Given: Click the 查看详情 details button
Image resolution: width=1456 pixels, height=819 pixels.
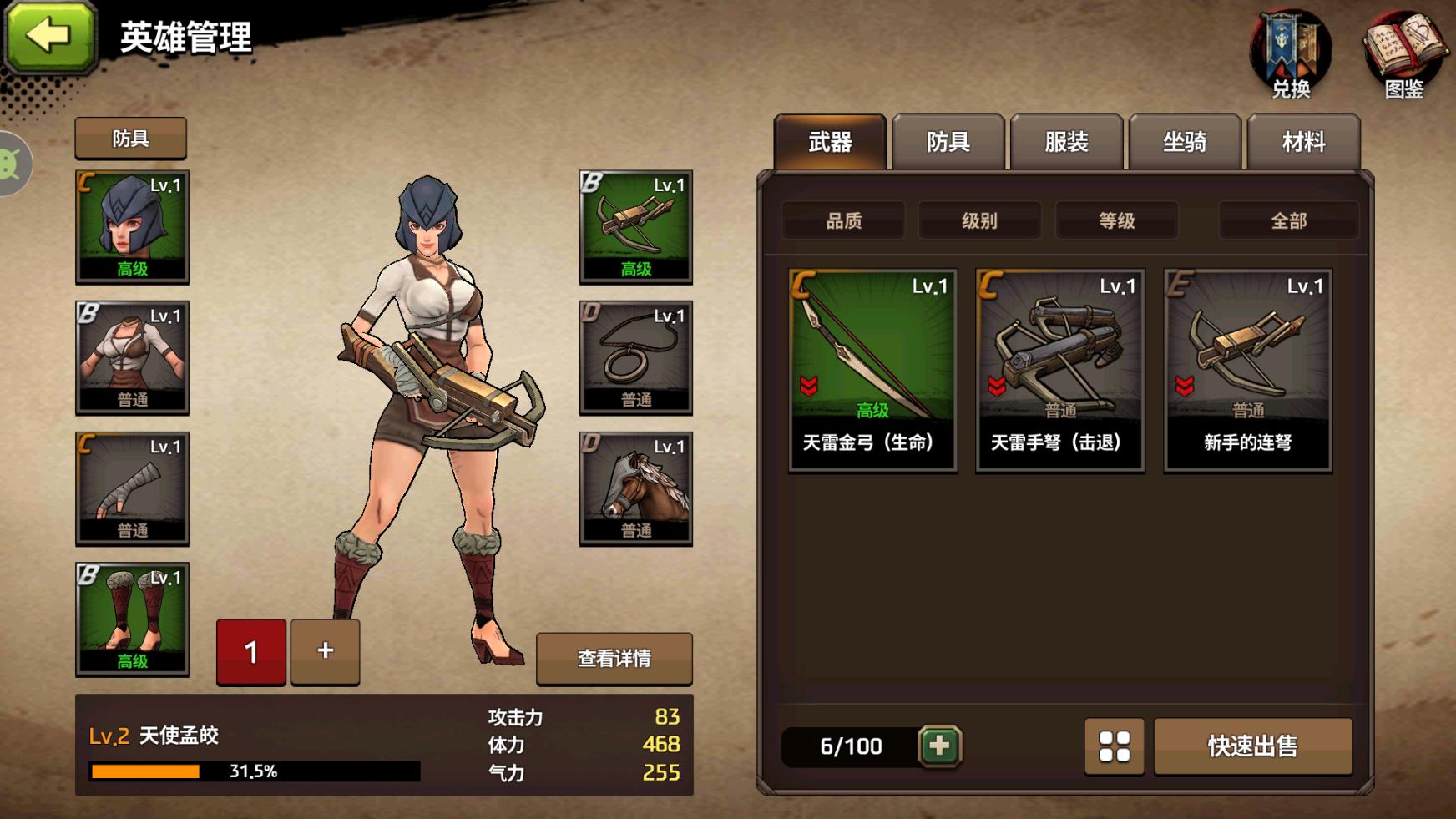Looking at the screenshot, I should pyautogui.click(x=614, y=659).
